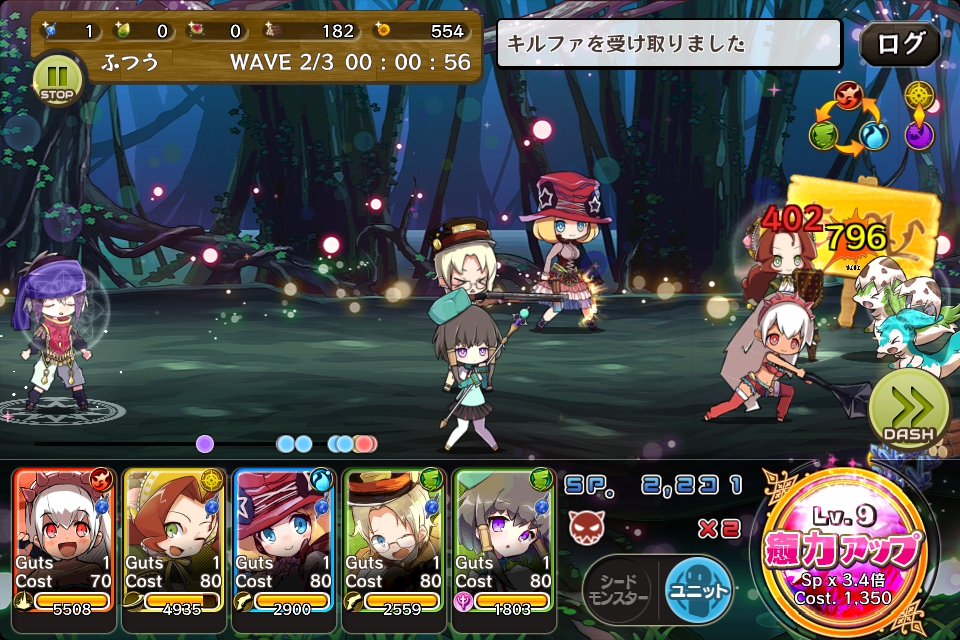This screenshot has width=960, height=640.
Task: Pause the battle with the STOP button
Action: pos(58,77)
